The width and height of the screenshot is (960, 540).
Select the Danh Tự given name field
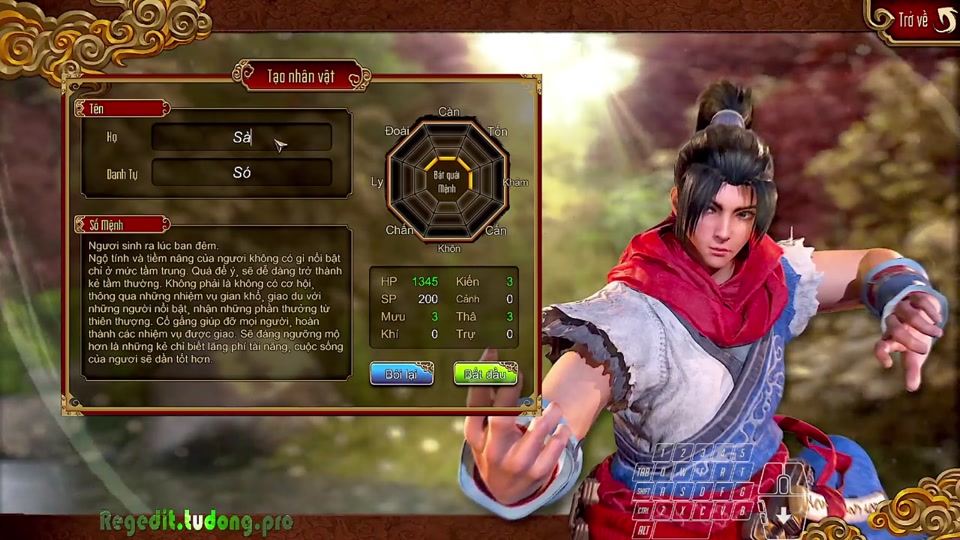(241, 173)
